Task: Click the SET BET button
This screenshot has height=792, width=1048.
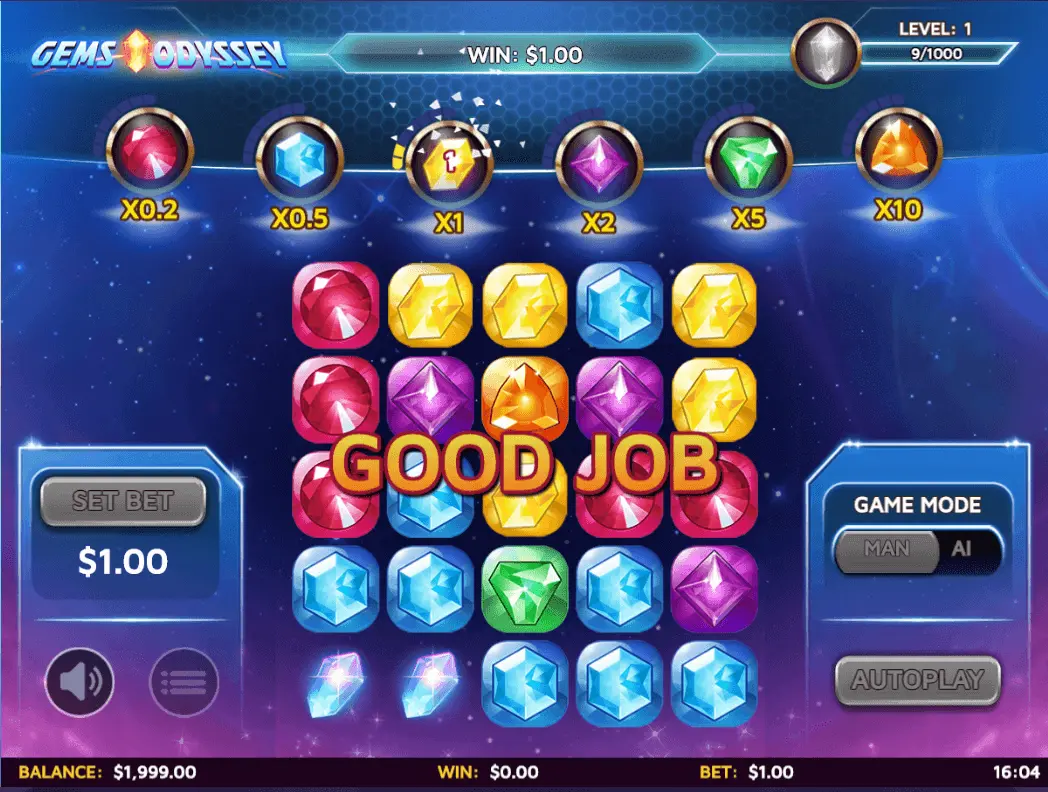Action: [123, 501]
